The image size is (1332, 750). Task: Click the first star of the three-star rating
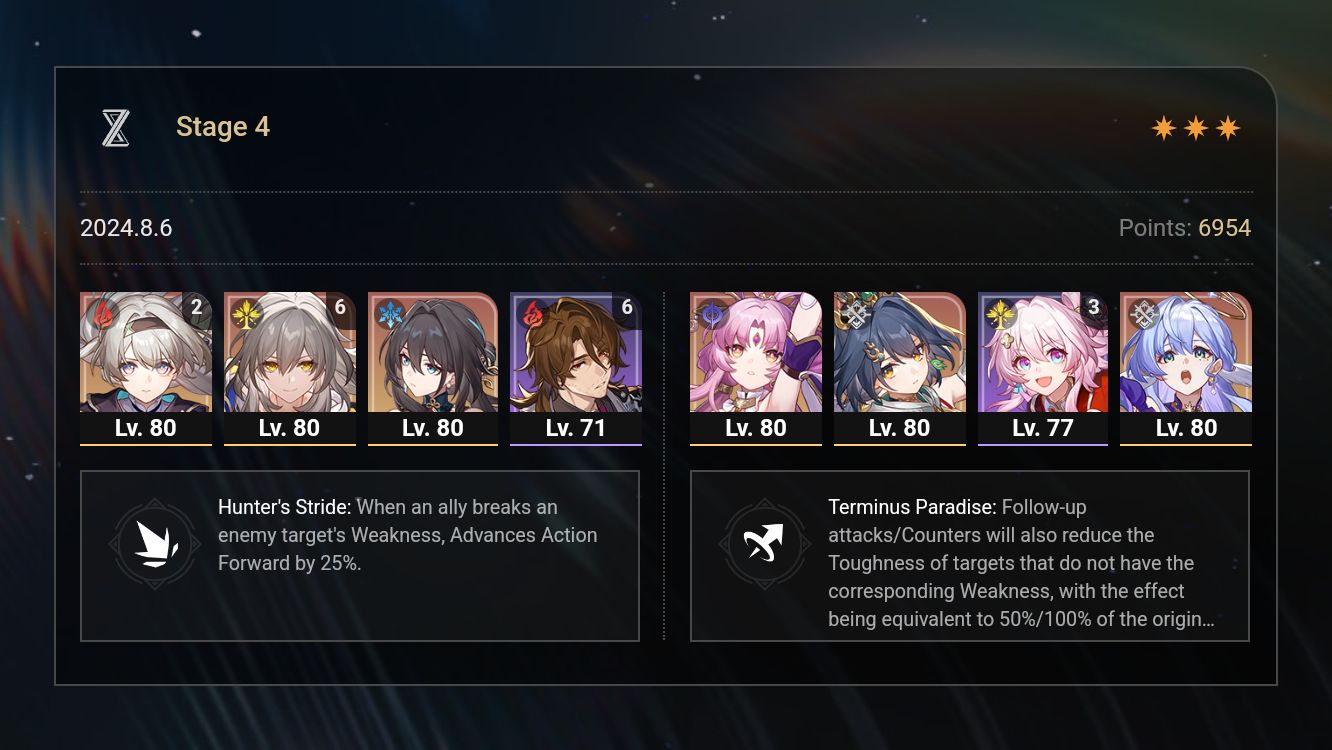[1166, 128]
